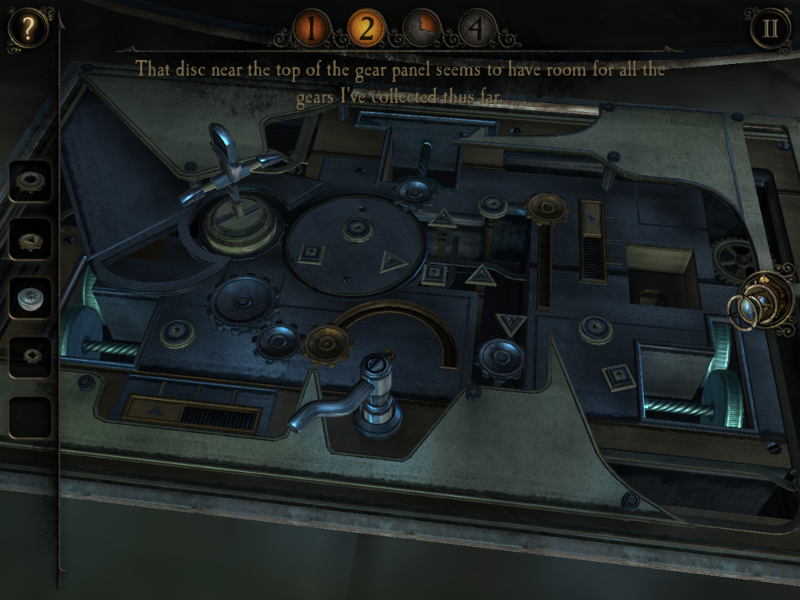Image resolution: width=800 pixels, height=600 pixels.
Task: Select the silver gear inventory slot
Action: [x=30, y=297]
